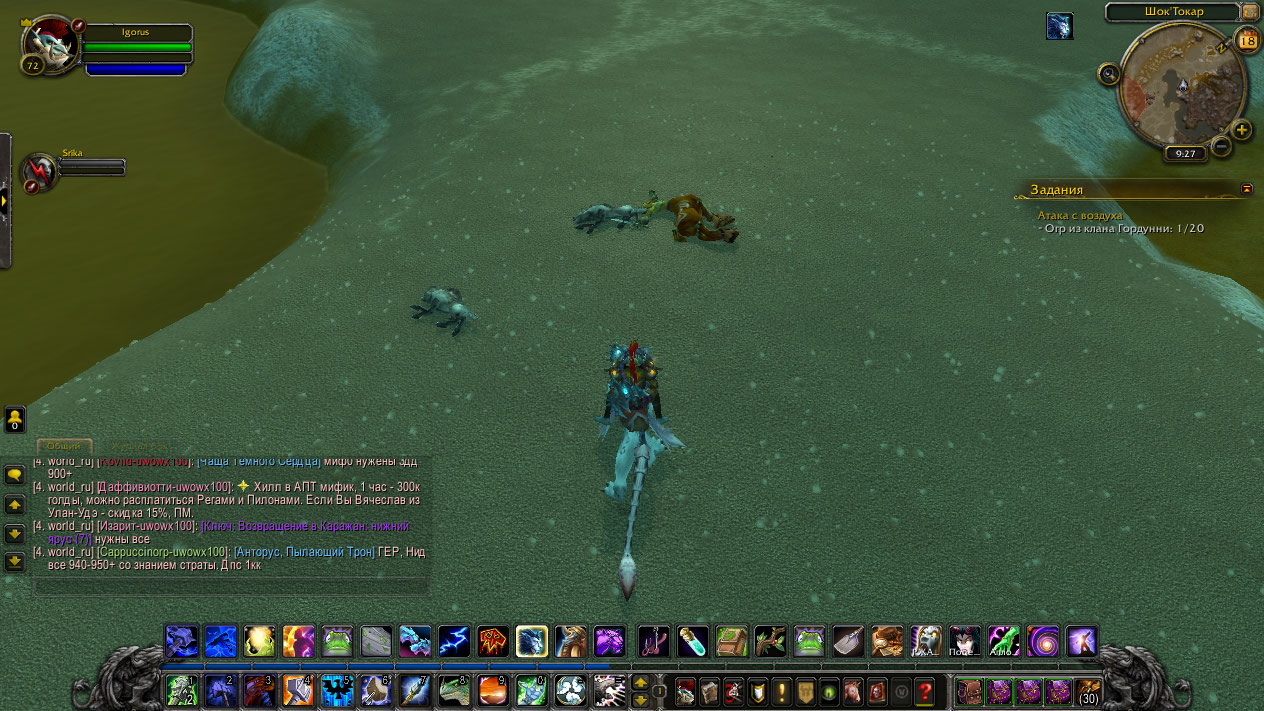Open the calendar showing day 18
This screenshot has height=711, width=1264.
click(x=1247, y=40)
